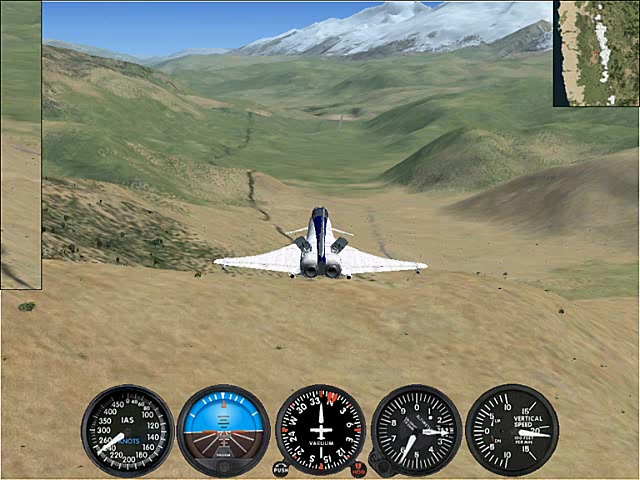Click the PUSH knob on heading indicator

[x=281, y=468]
